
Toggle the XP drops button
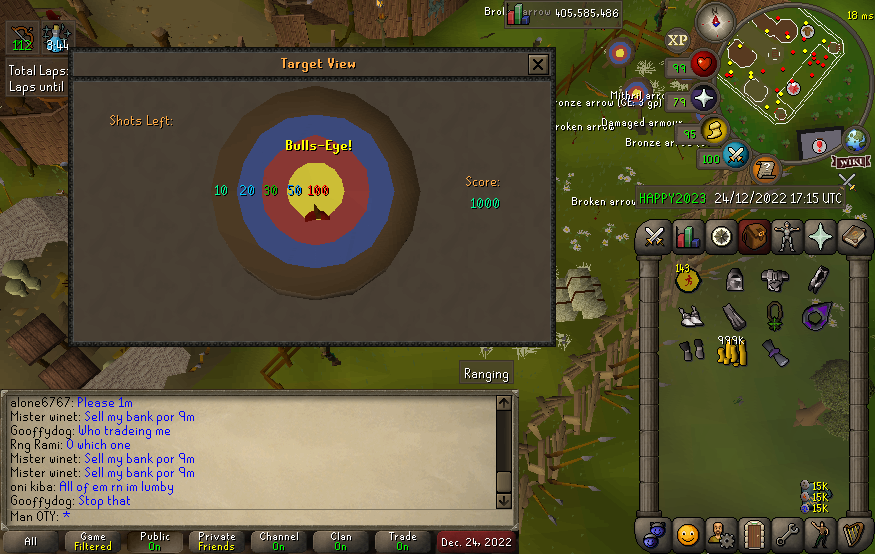tap(677, 40)
